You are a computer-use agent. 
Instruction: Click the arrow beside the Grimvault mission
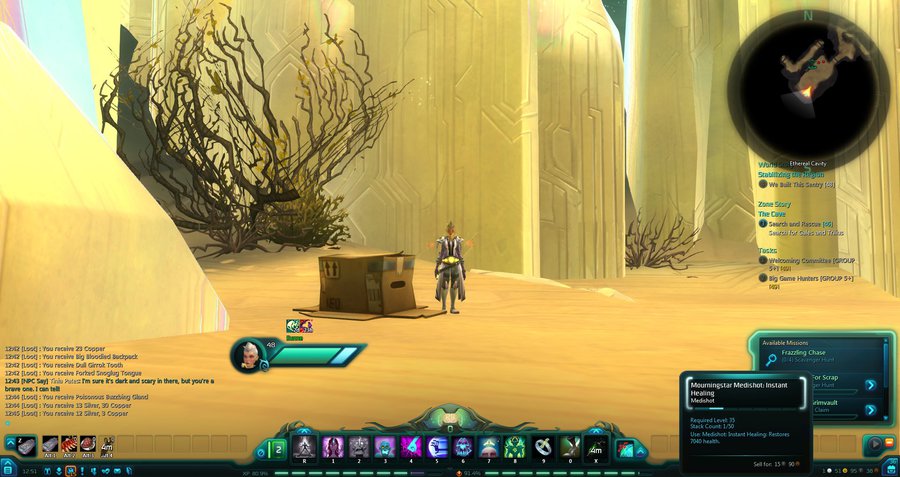(870, 410)
